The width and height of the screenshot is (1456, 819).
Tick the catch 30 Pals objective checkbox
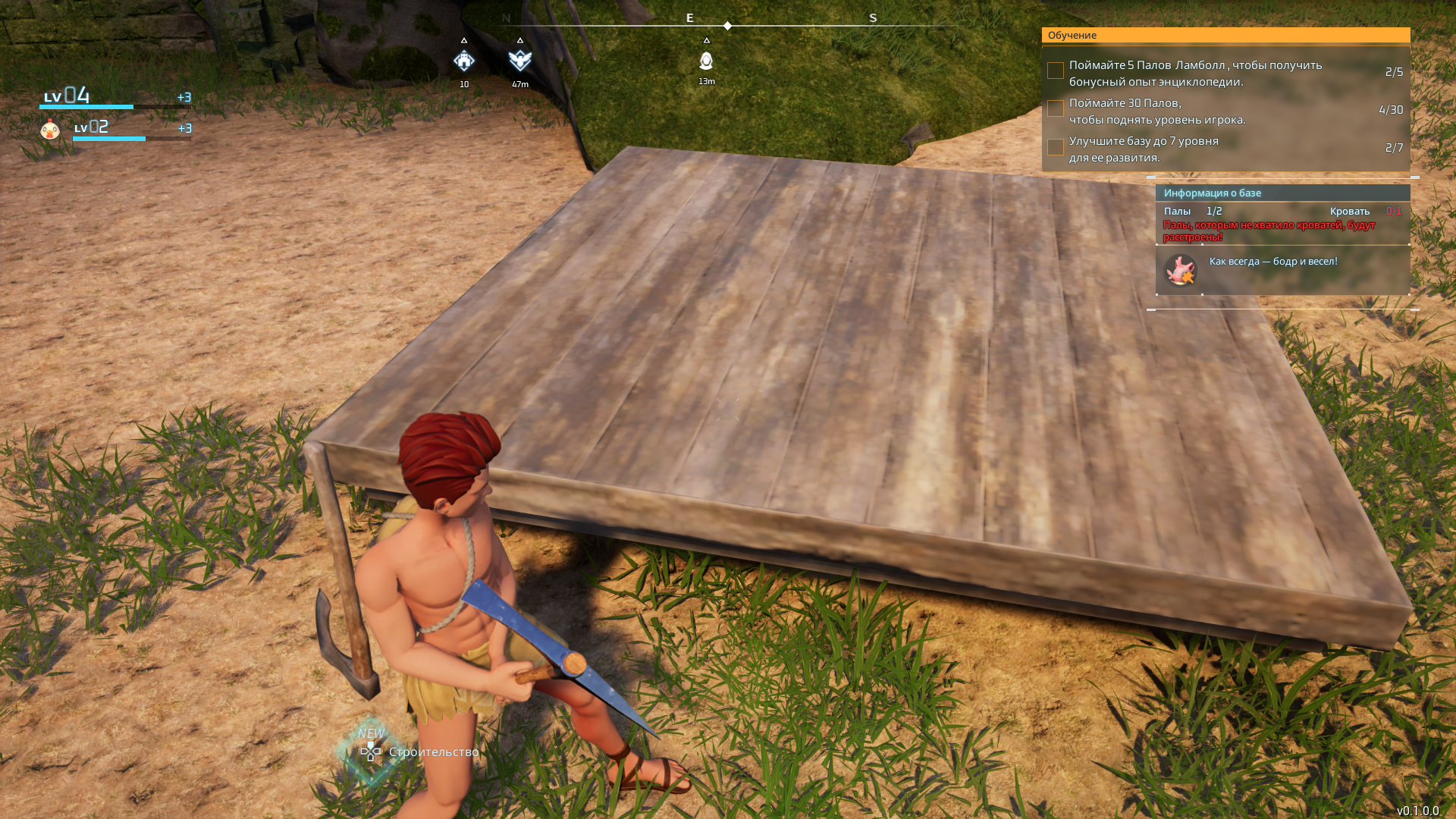[1055, 108]
